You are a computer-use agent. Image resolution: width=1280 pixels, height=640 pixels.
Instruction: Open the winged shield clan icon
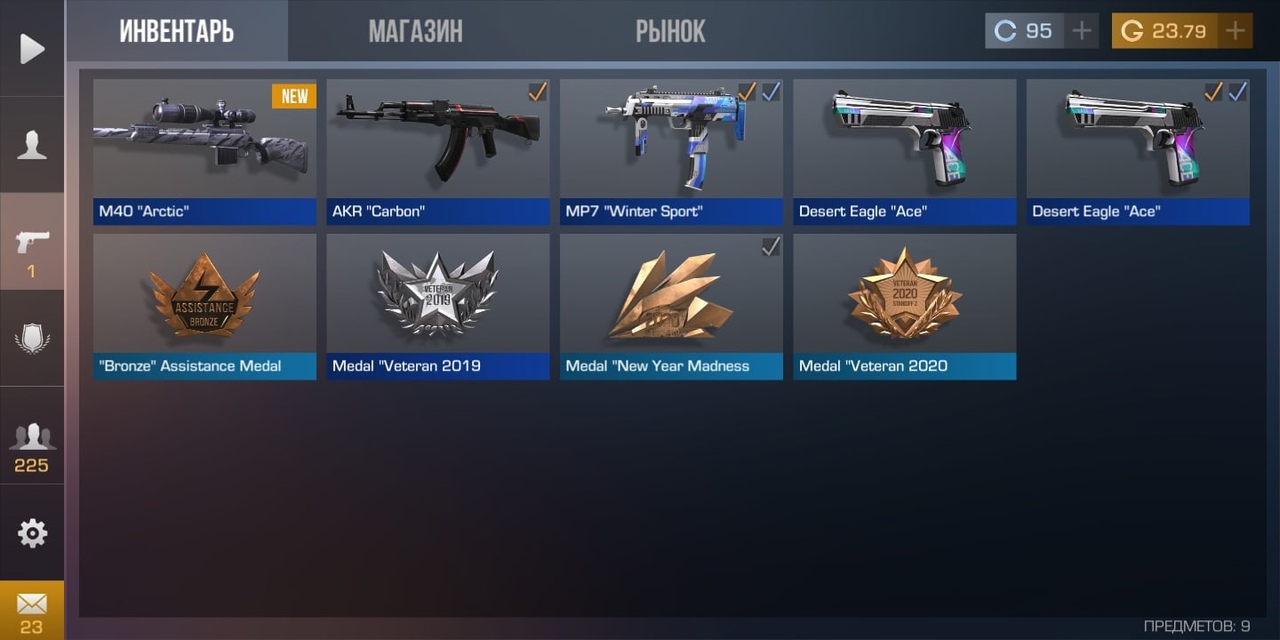(x=32, y=339)
